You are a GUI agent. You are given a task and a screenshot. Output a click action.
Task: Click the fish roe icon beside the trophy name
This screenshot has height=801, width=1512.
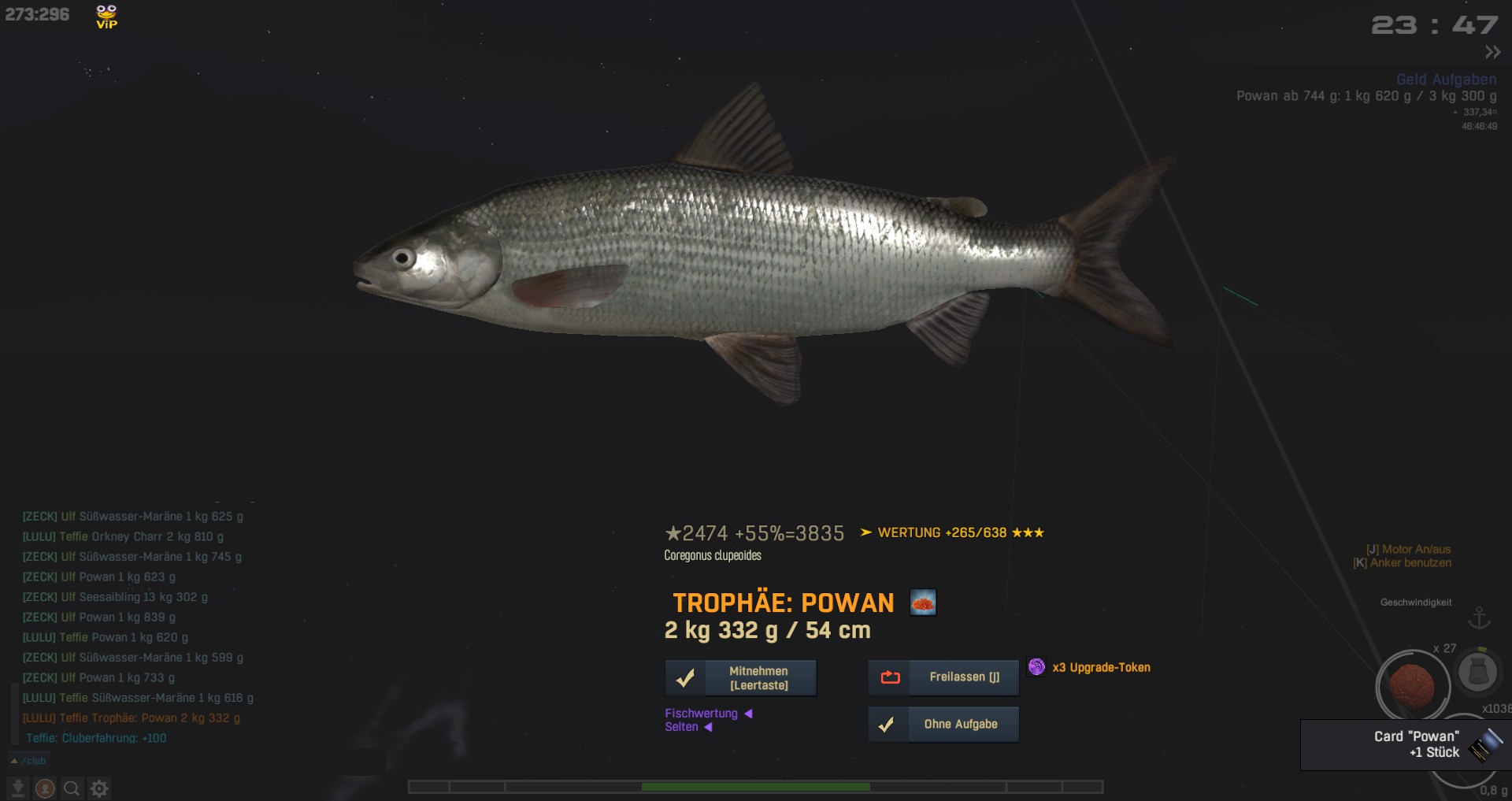point(923,603)
